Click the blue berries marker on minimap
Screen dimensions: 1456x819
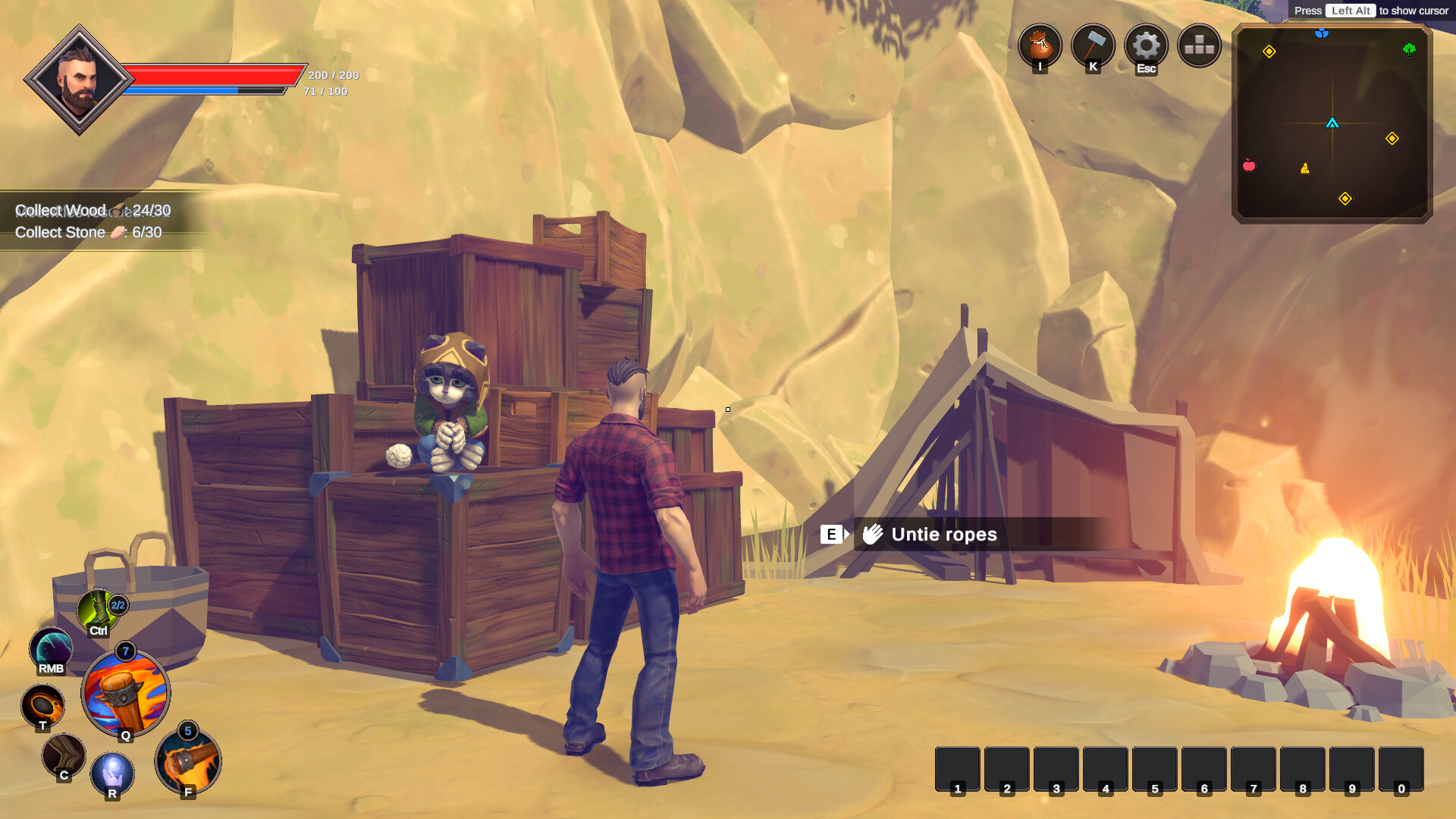coord(1322,33)
